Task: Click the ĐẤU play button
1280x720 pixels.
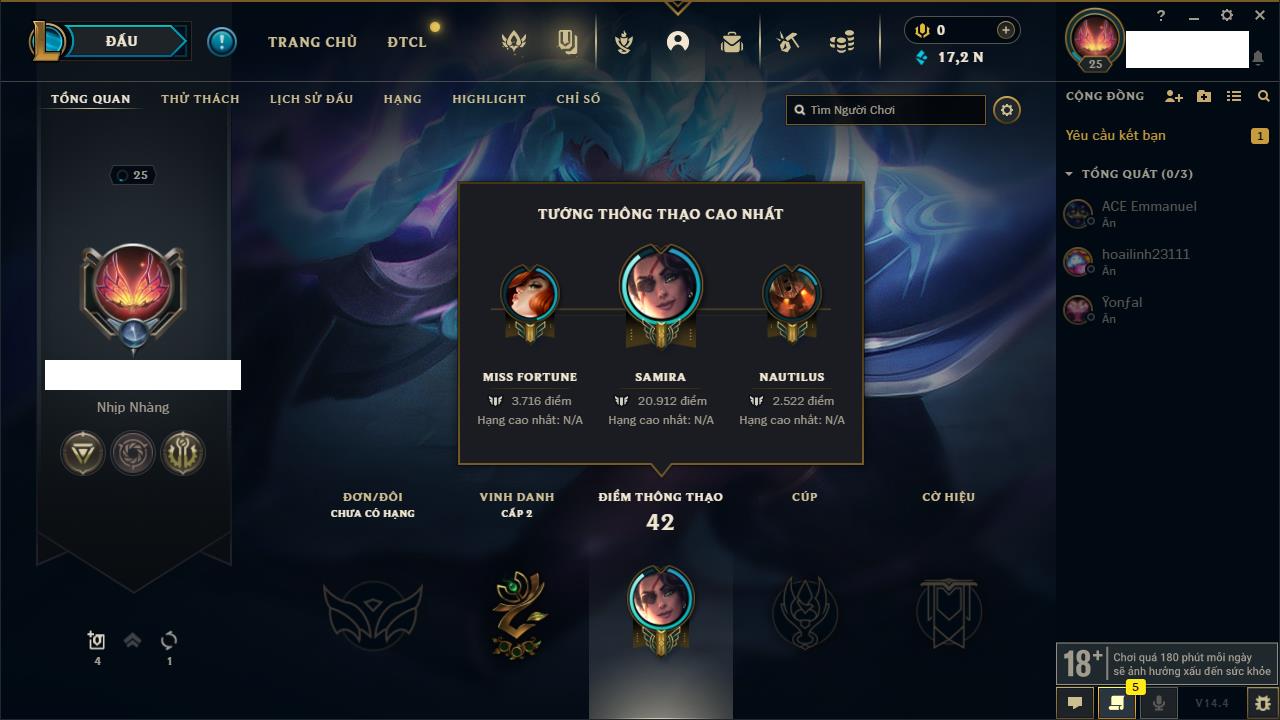Action: (x=121, y=41)
